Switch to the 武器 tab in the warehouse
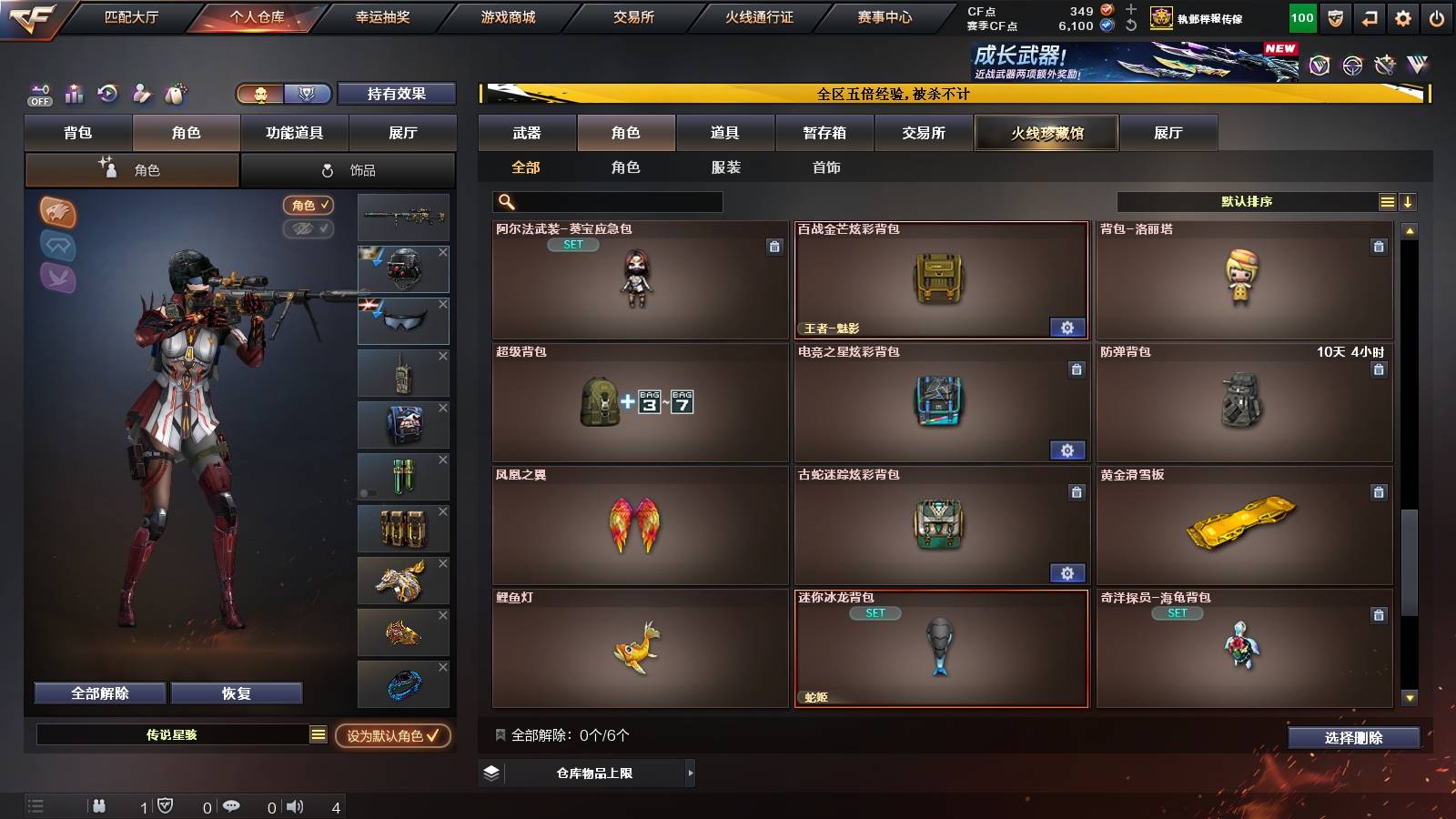 (527, 132)
